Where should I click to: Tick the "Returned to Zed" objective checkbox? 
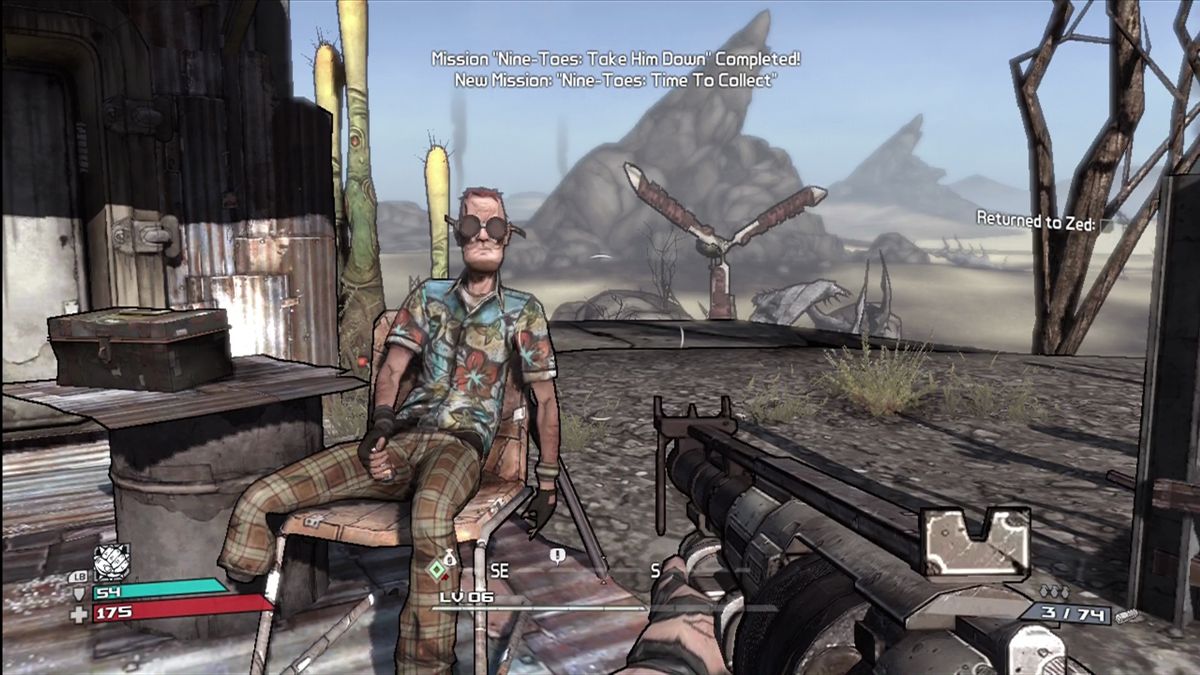[1107, 226]
